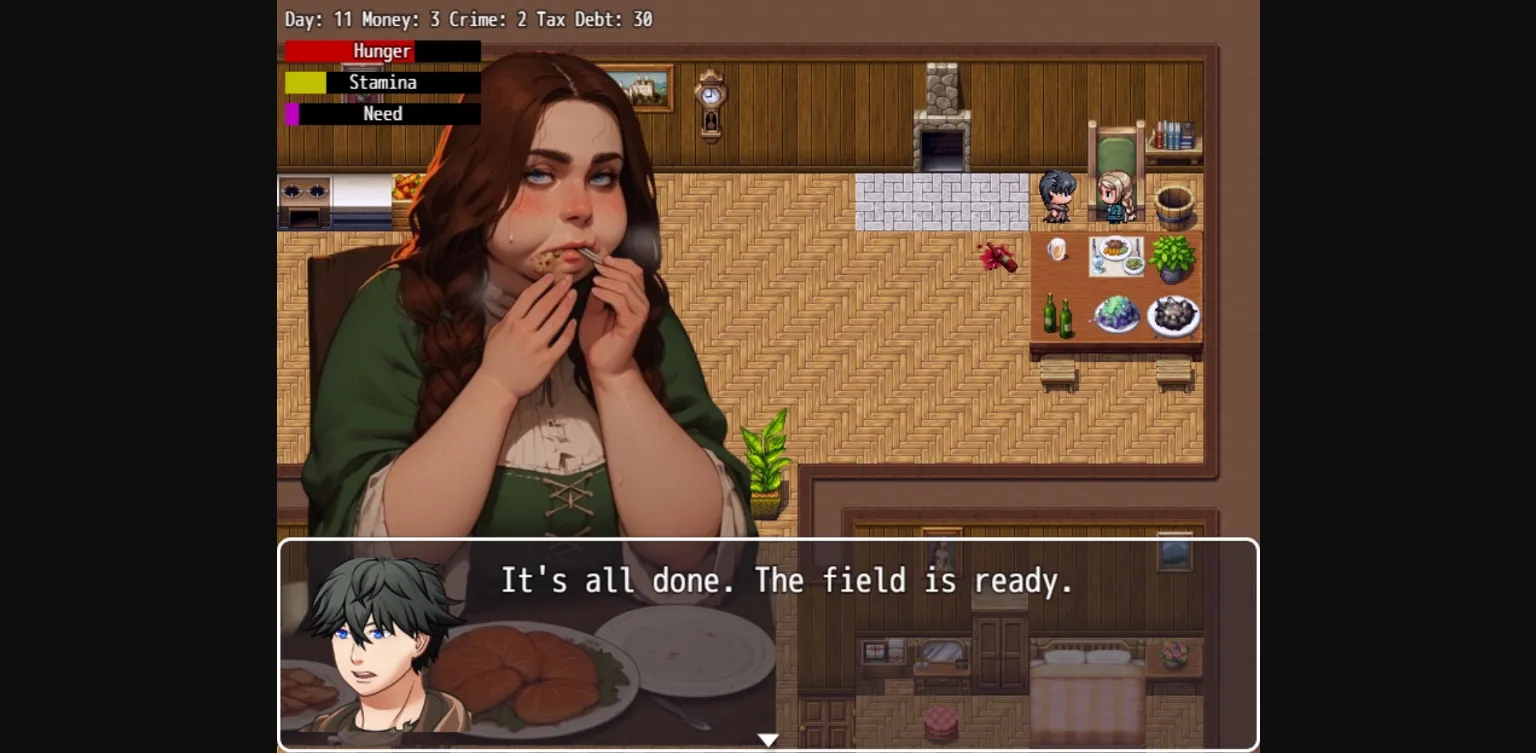1536x753 pixels.
Task: Click the blonde girl sitting in the chair
Action: 1113,195
